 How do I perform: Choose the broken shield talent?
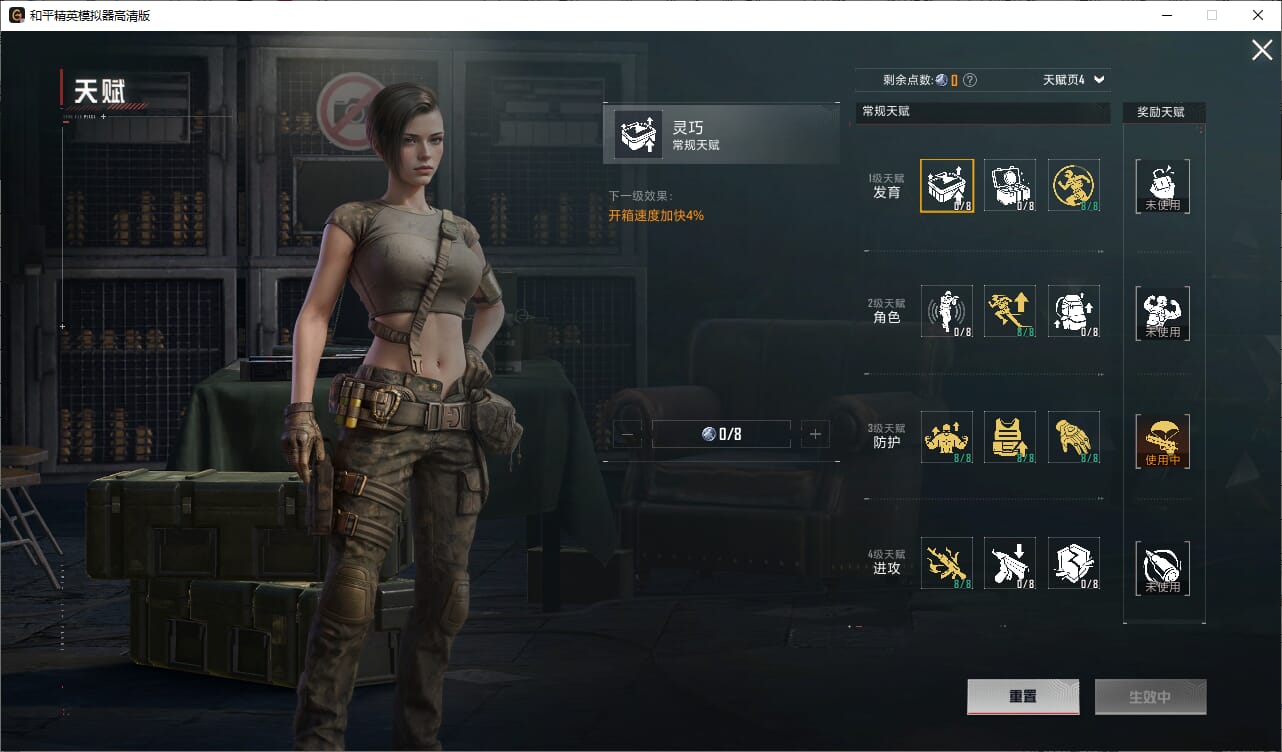[1074, 564]
